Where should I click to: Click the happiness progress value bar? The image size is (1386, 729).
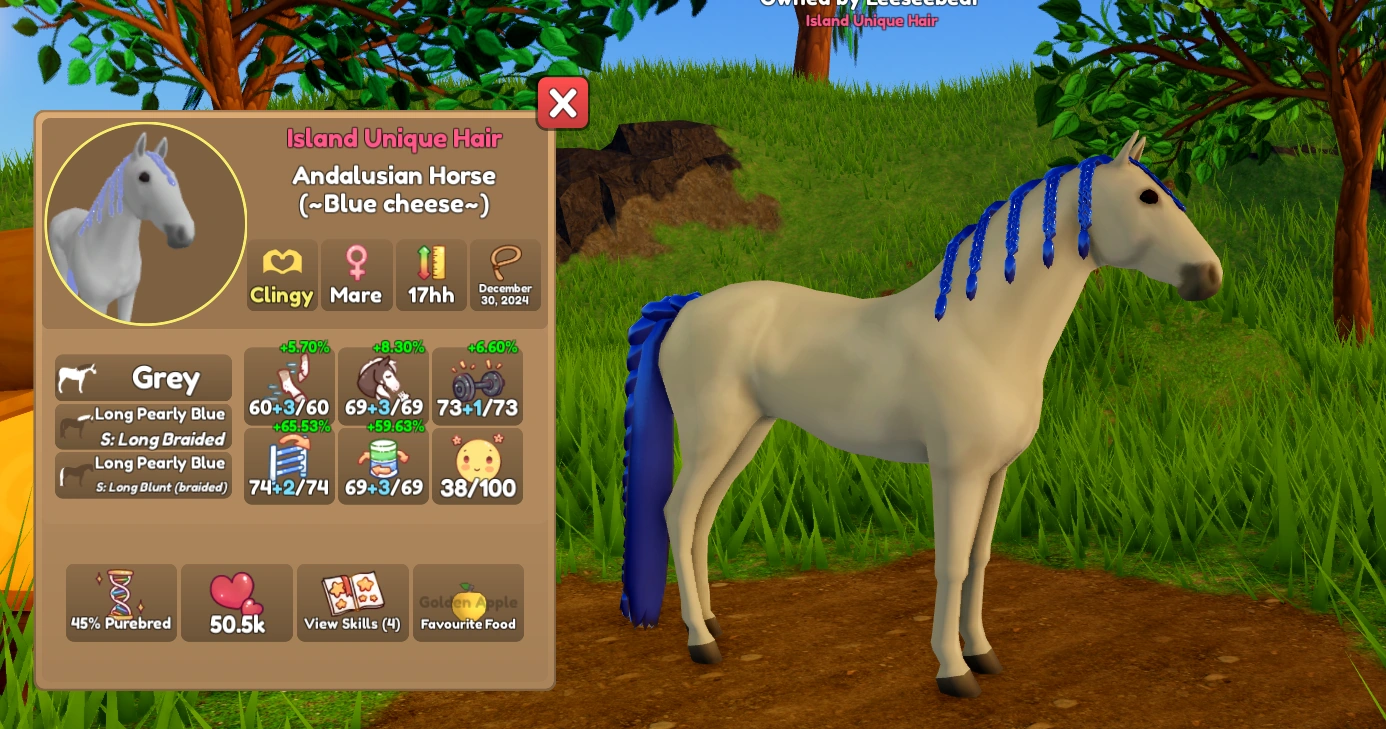click(477, 489)
